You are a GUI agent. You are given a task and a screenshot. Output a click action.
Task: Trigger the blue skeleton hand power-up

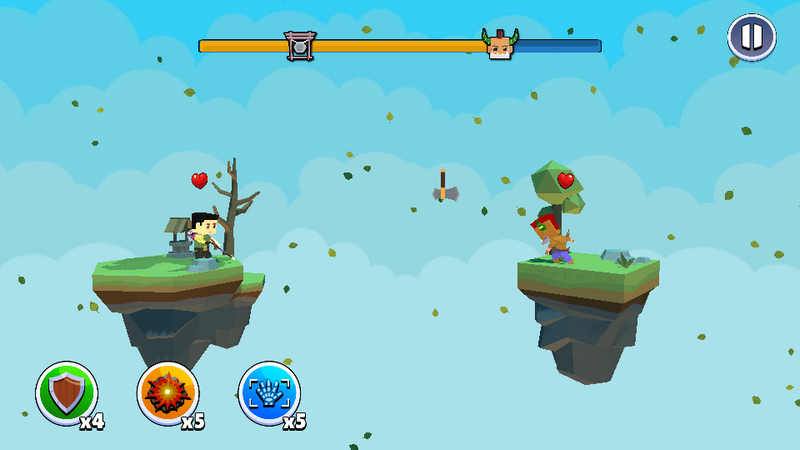point(269,393)
